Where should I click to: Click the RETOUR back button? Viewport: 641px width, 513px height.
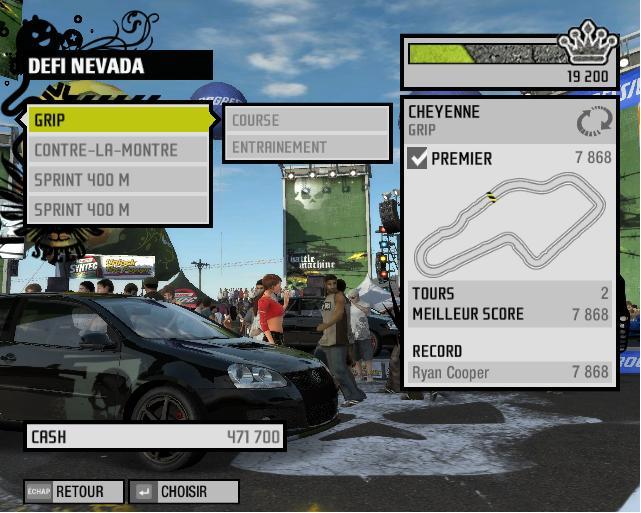click(x=74, y=492)
